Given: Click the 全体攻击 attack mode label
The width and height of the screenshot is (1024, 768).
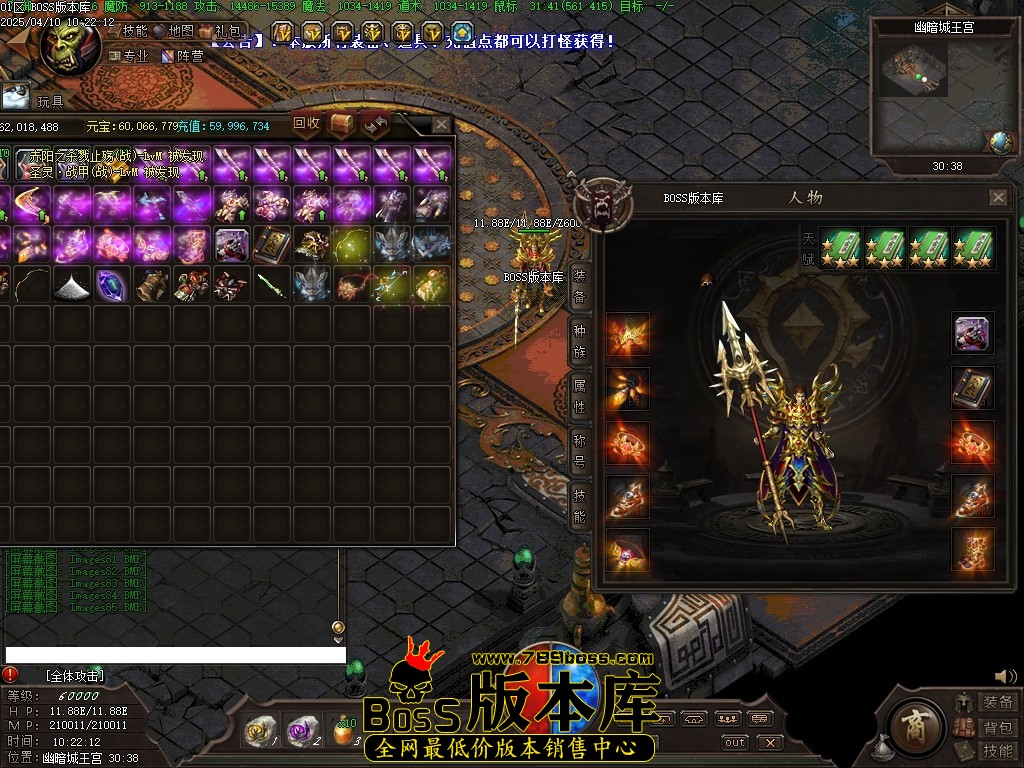Looking at the screenshot, I should [x=75, y=676].
